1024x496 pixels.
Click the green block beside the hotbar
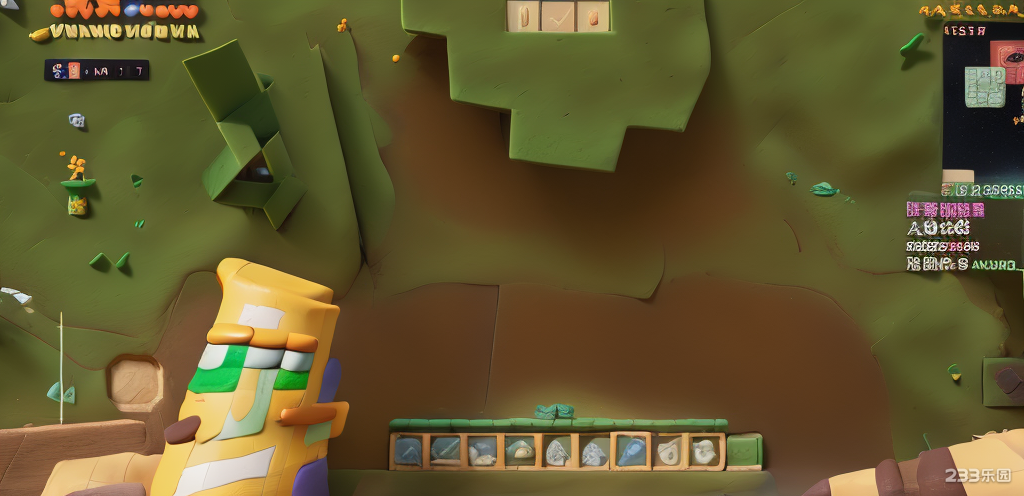[744, 451]
